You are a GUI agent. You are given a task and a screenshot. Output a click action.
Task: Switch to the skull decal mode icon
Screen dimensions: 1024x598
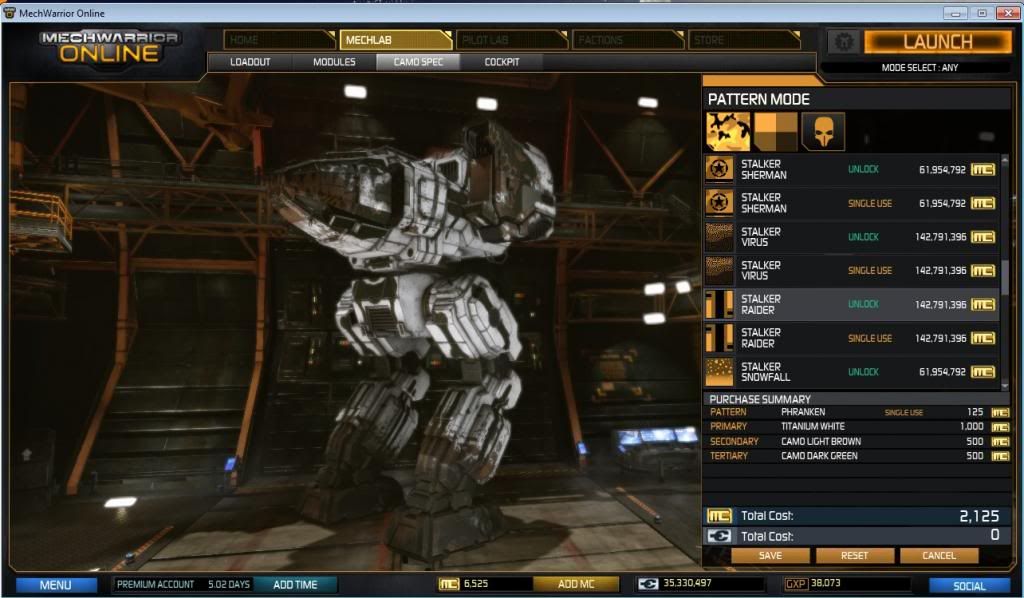(823, 131)
